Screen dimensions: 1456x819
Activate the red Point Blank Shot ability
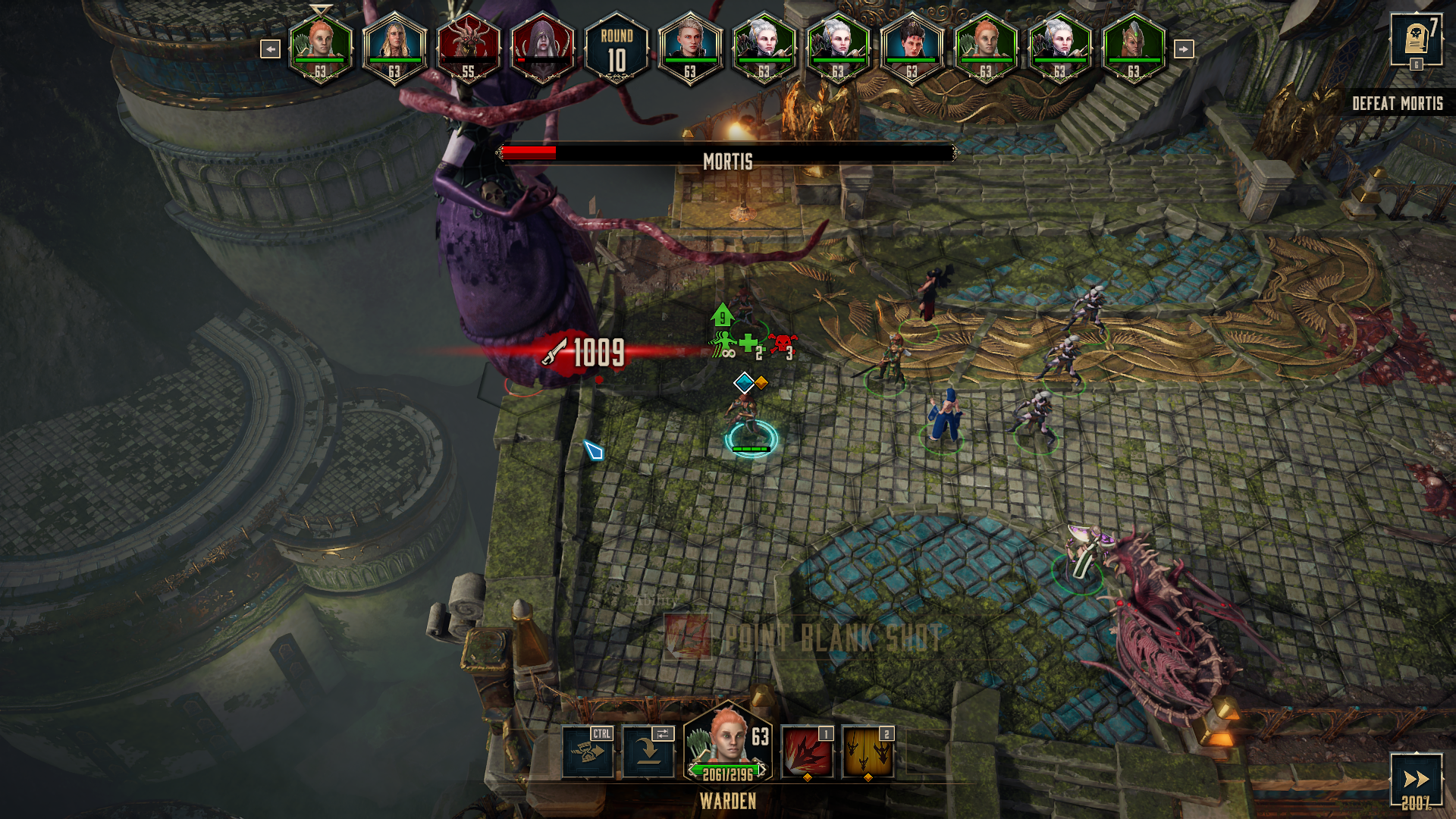pos(807,752)
